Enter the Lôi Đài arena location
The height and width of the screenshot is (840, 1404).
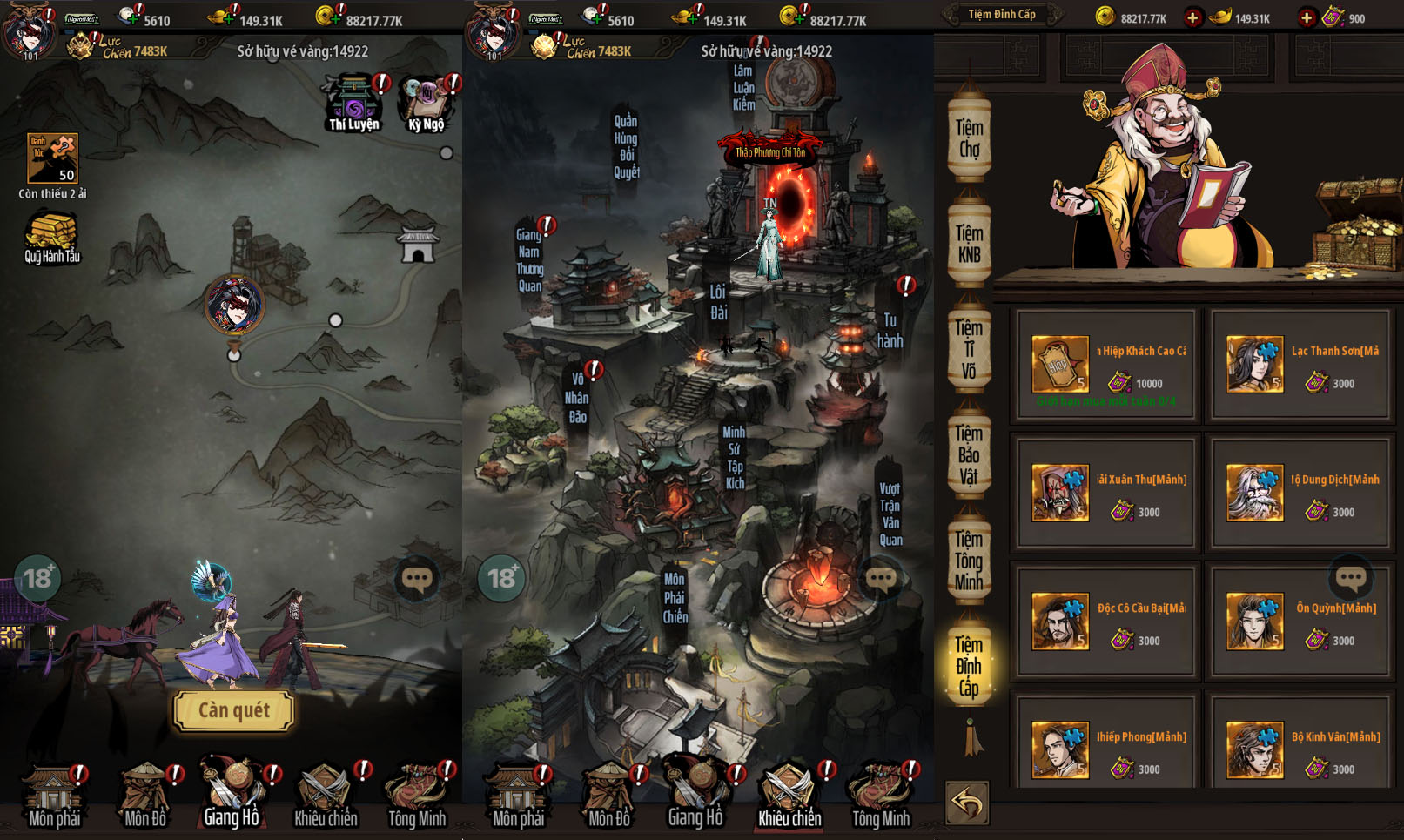coord(718,302)
